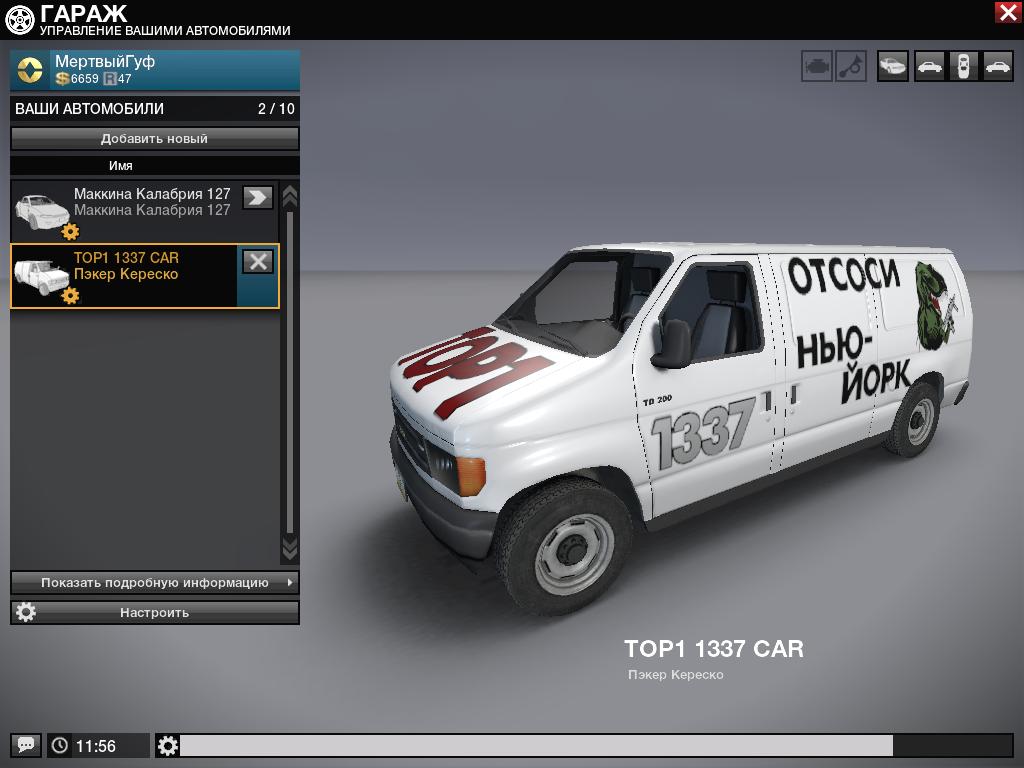This screenshot has height=768, width=1024.
Task: Switch to the three-quarter perspective car view
Action: pos(893,67)
